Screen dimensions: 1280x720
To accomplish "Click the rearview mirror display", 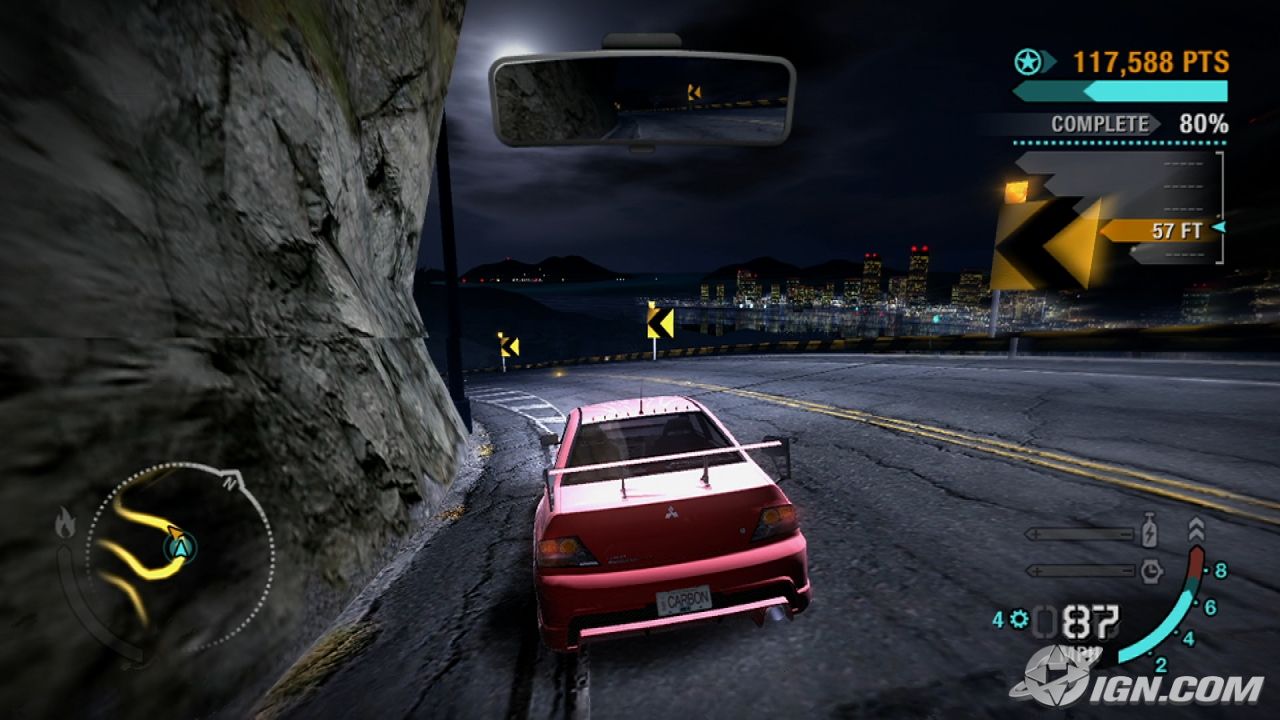I will coord(641,98).
